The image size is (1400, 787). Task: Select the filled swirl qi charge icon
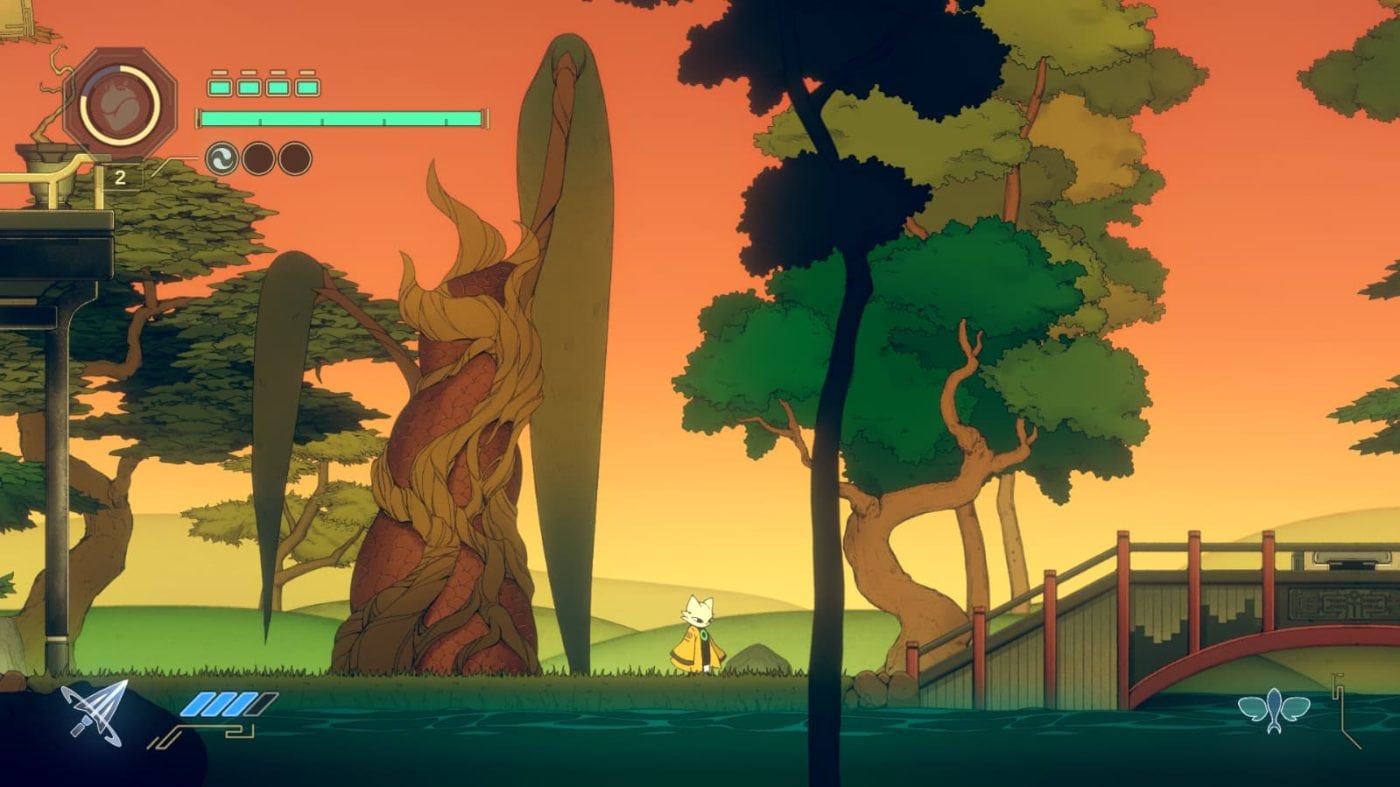pyautogui.click(x=222, y=158)
